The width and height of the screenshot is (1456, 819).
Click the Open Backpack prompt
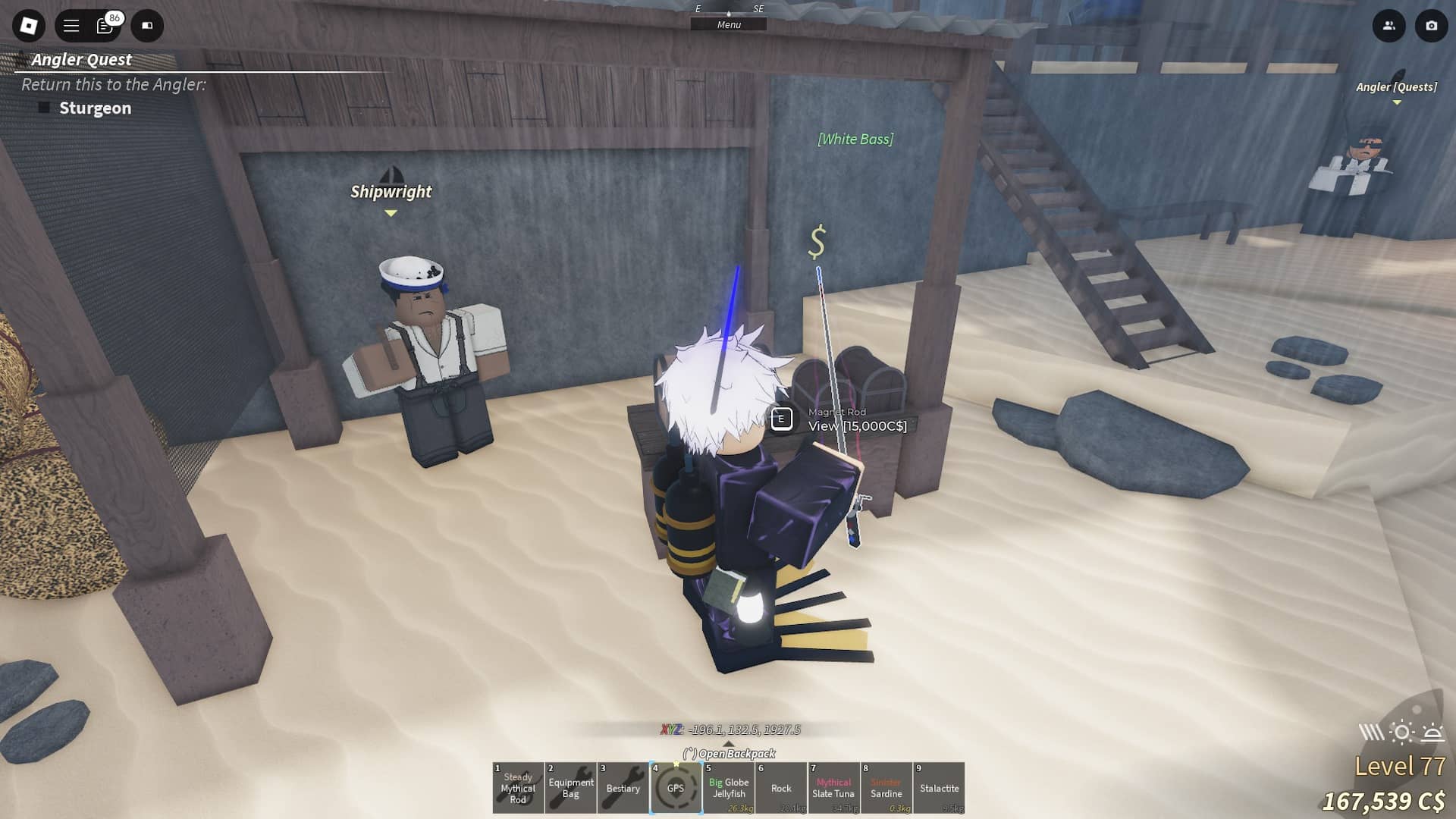[729, 755]
